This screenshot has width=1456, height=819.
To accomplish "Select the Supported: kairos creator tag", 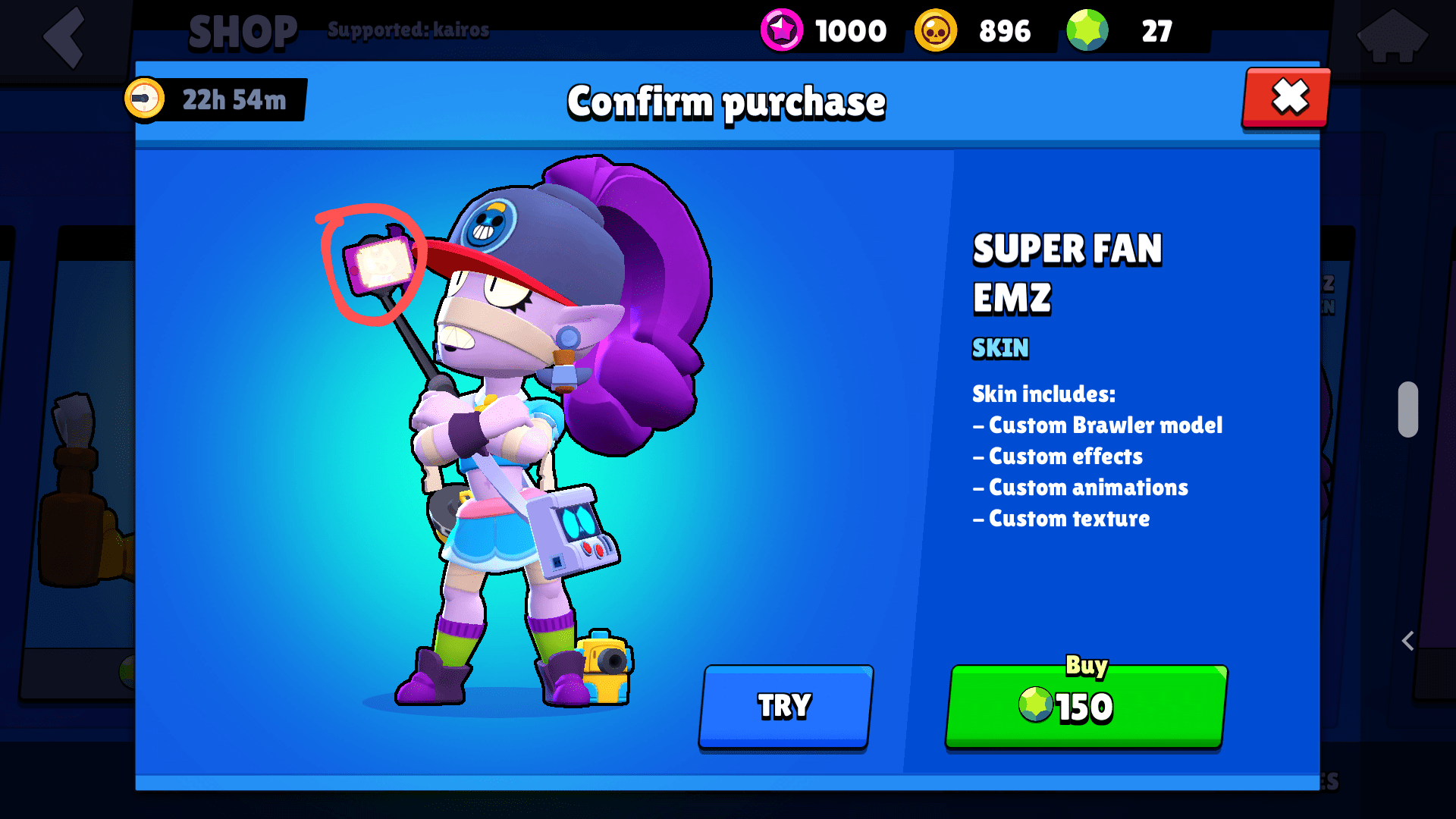I will click(409, 30).
